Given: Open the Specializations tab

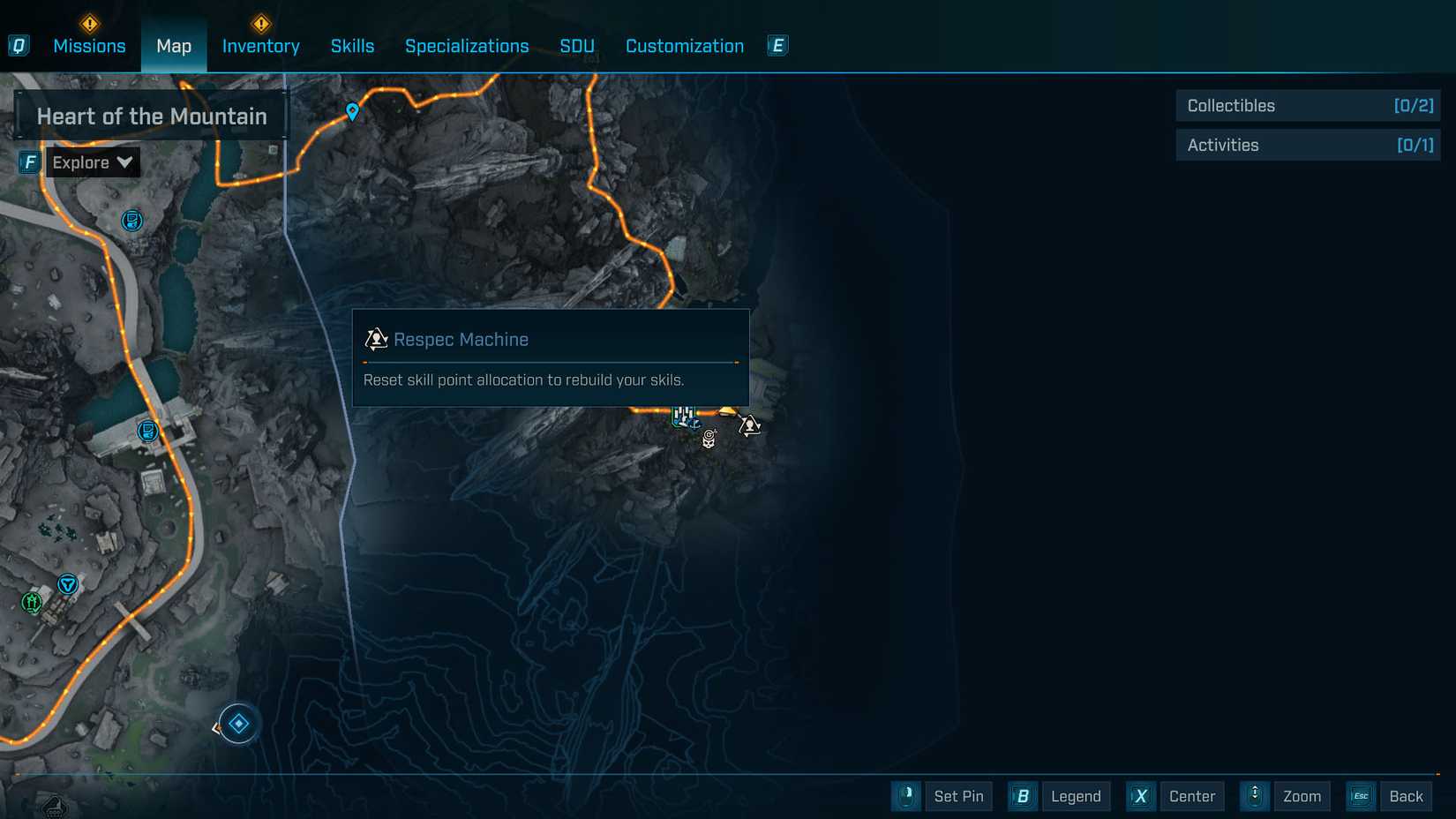Looking at the screenshot, I should [467, 46].
